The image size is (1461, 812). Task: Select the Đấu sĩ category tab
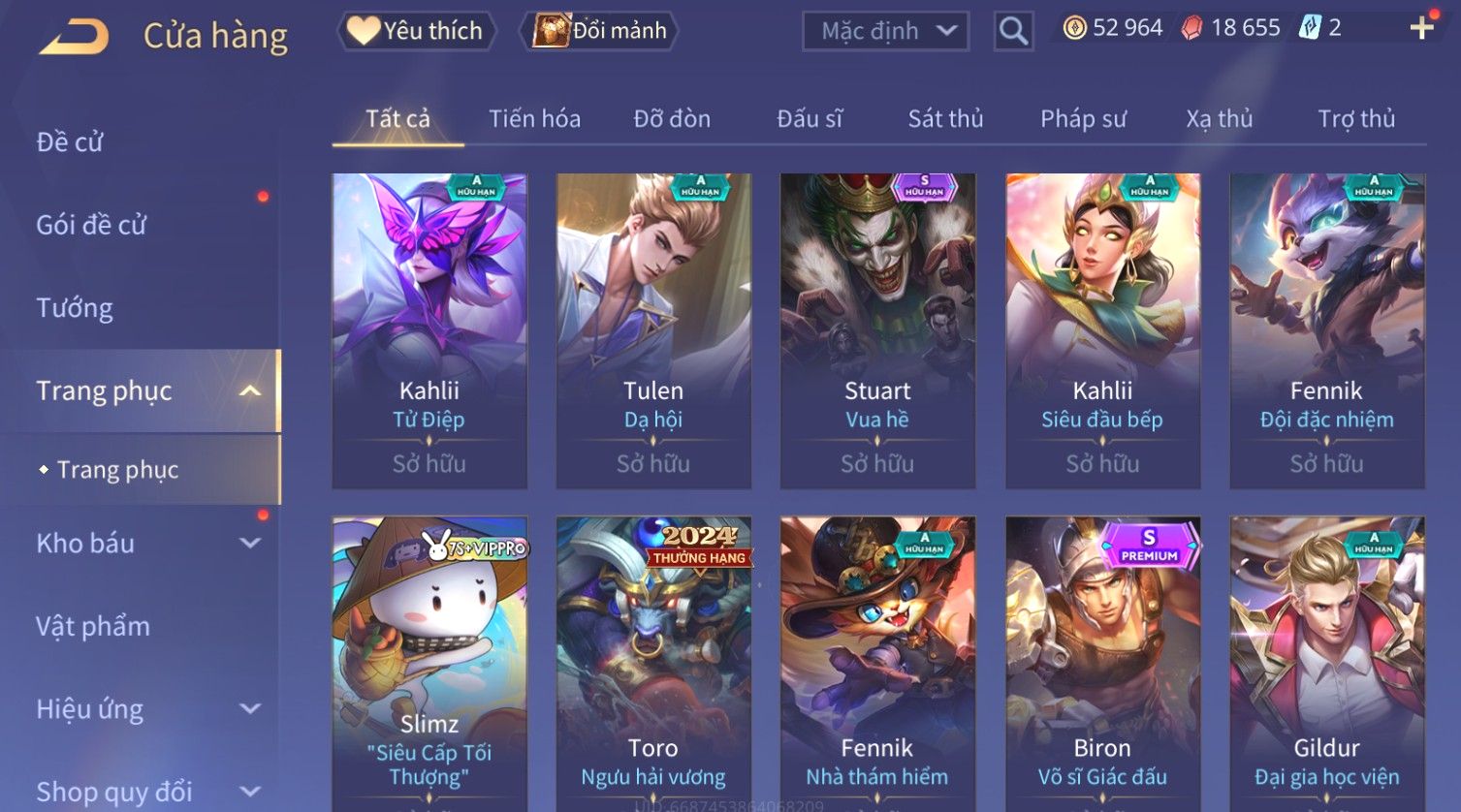pyautogui.click(x=810, y=119)
